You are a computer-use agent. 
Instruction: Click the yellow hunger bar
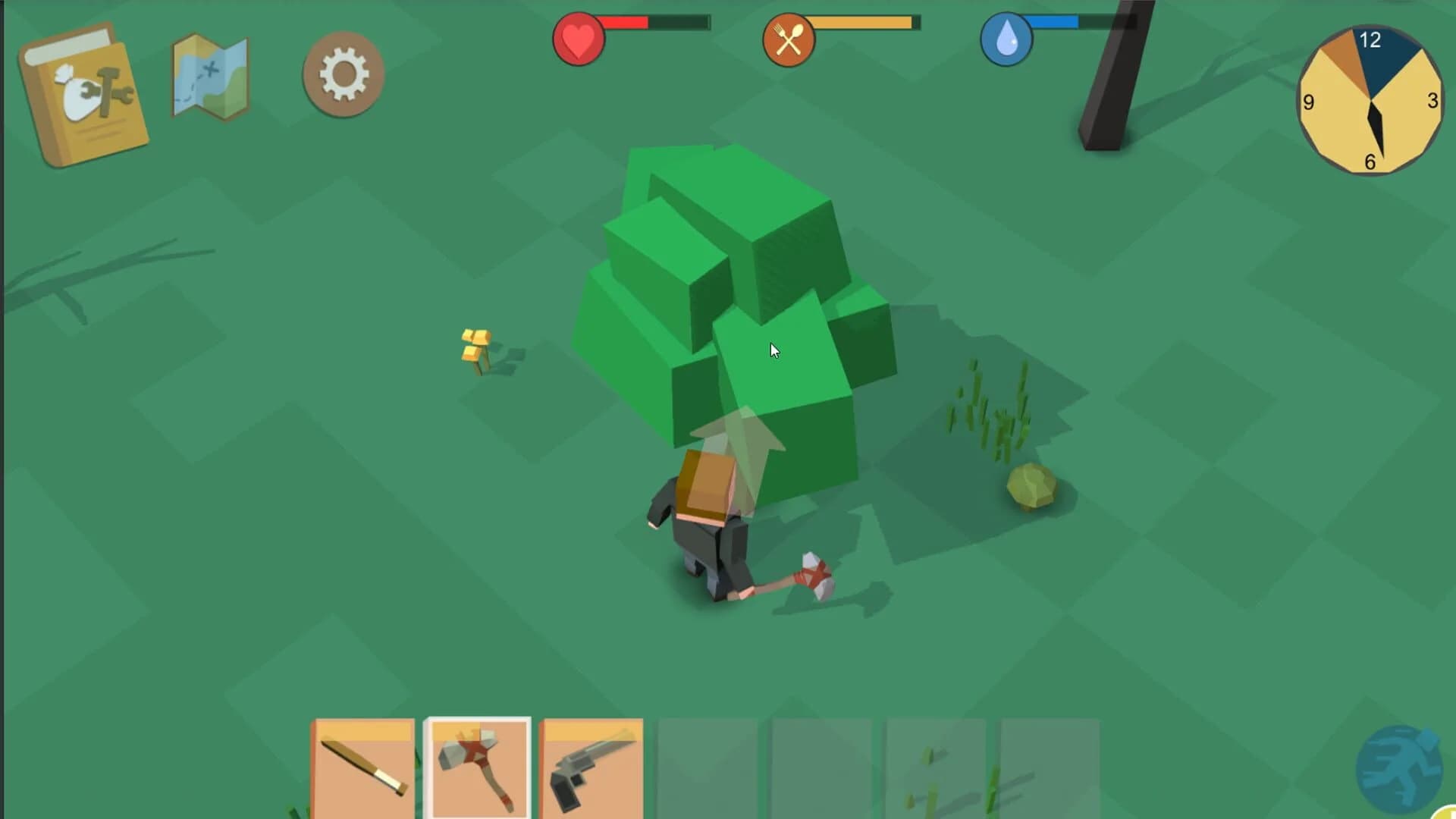click(x=857, y=23)
